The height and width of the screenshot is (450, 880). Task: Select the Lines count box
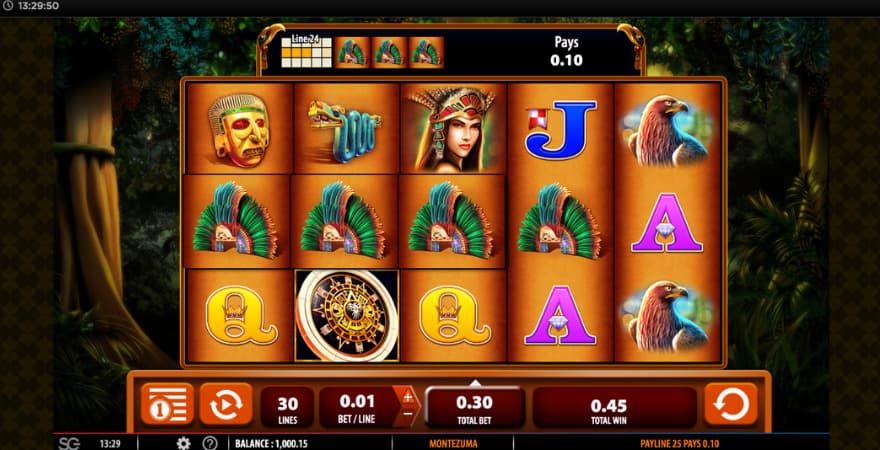pyautogui.click(x=287, y=407)
